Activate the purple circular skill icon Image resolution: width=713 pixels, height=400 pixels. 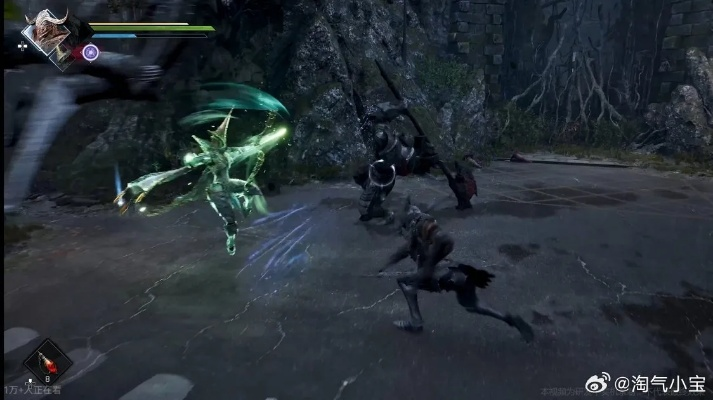[x=91, y=53]
